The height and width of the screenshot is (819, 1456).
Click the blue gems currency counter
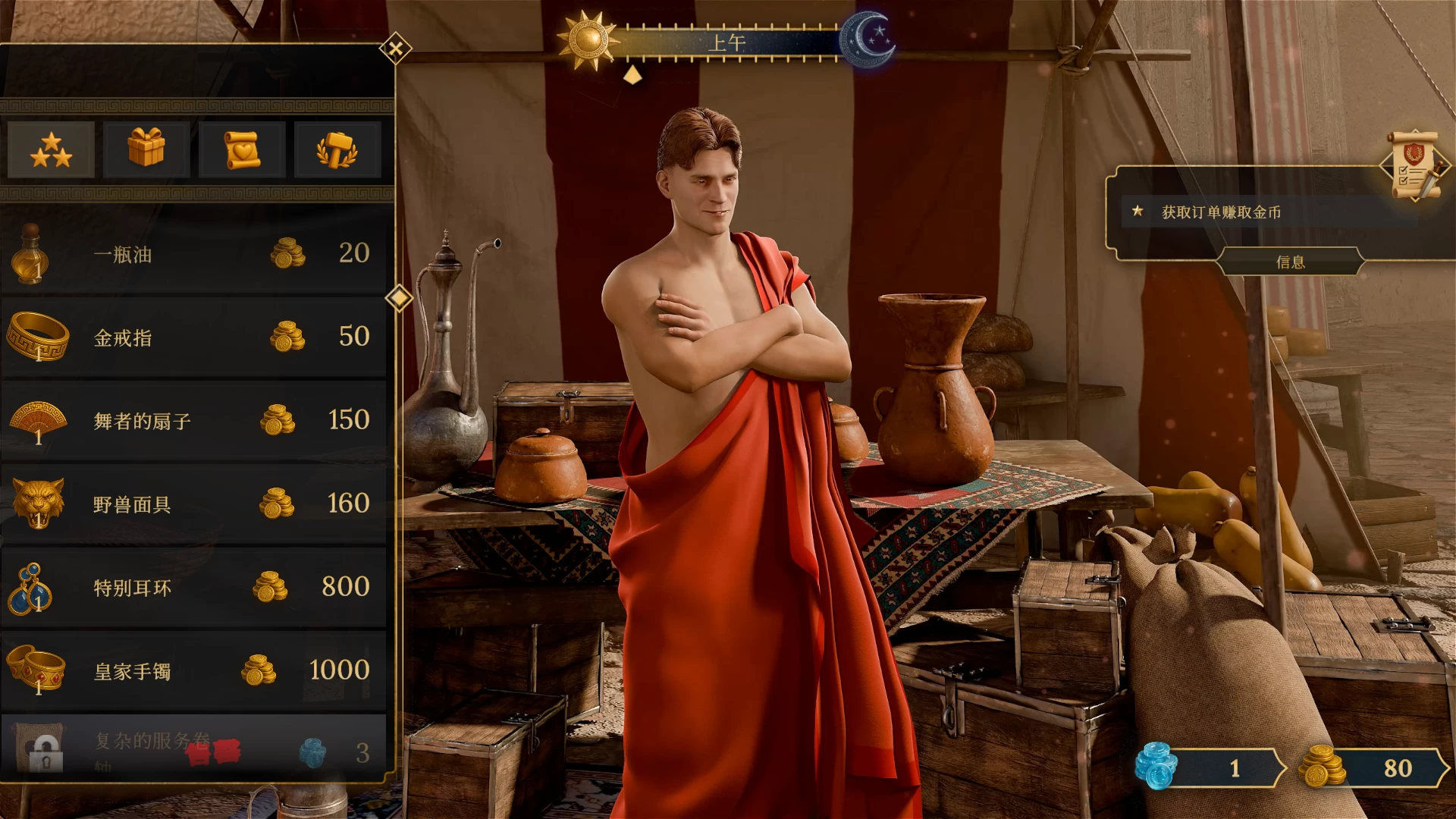[1210, 768]
